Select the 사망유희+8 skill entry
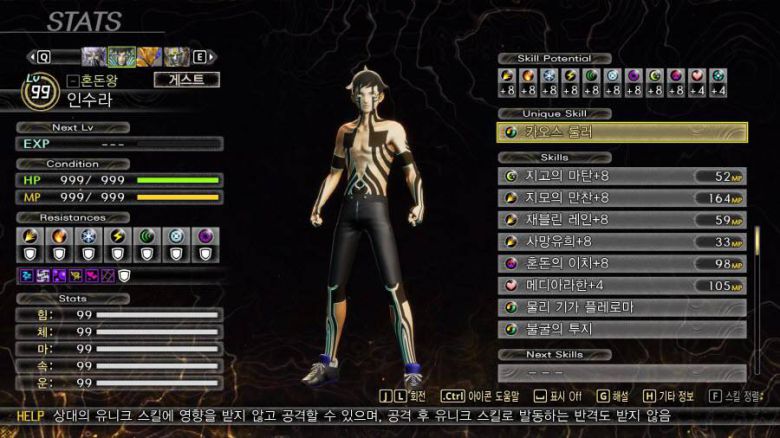 622,242
